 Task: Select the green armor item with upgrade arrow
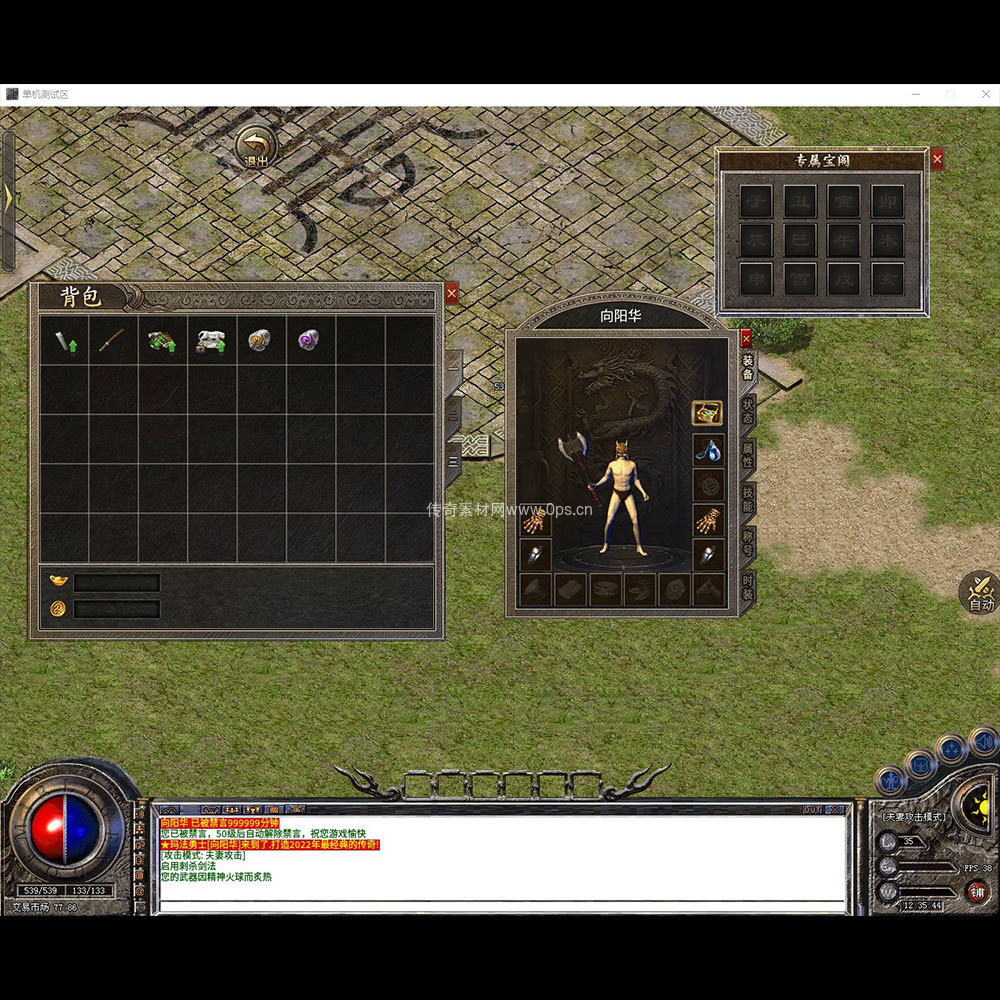coord(162,341)
